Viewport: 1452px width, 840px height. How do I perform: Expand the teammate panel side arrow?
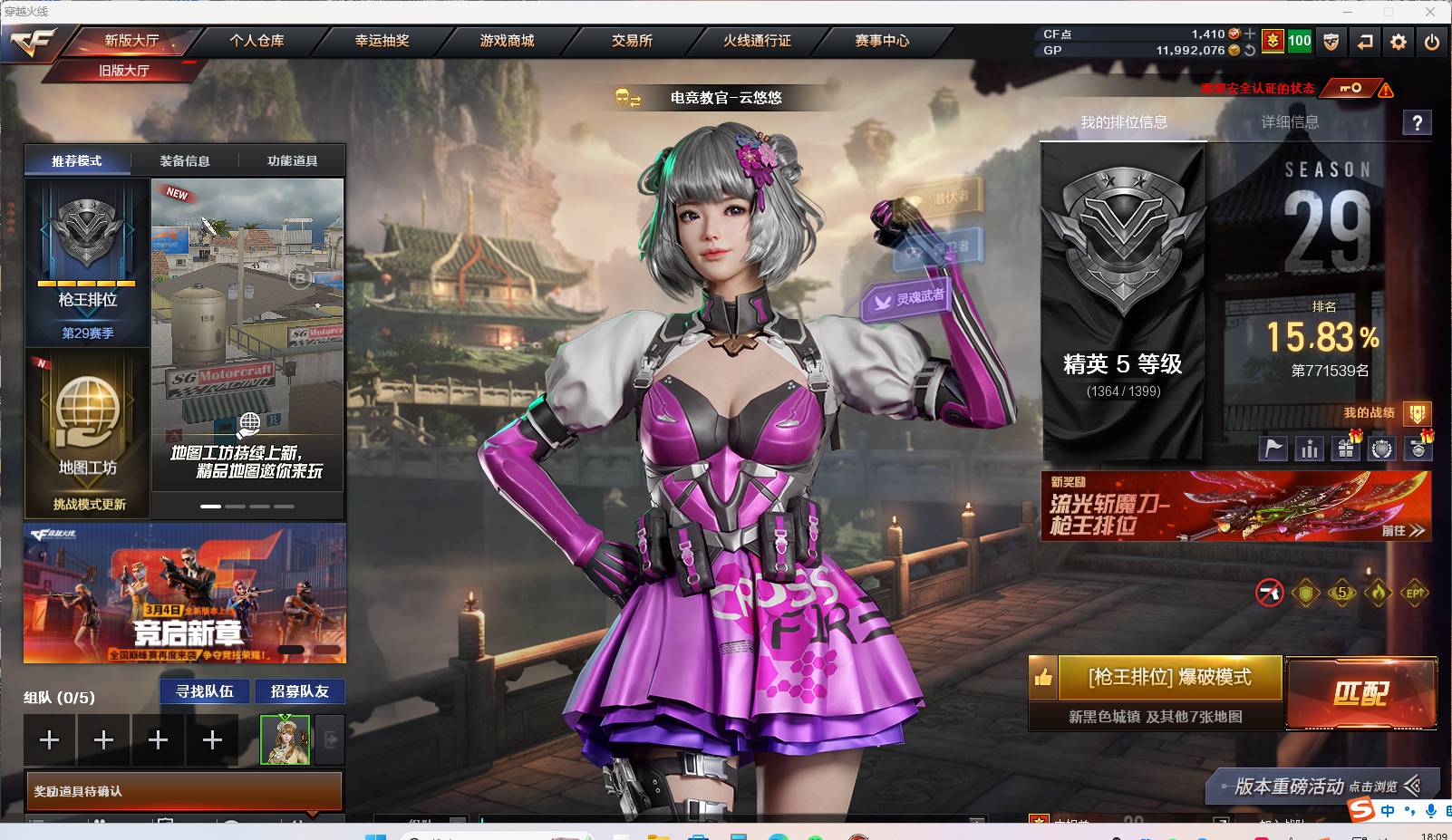[332, 739]
